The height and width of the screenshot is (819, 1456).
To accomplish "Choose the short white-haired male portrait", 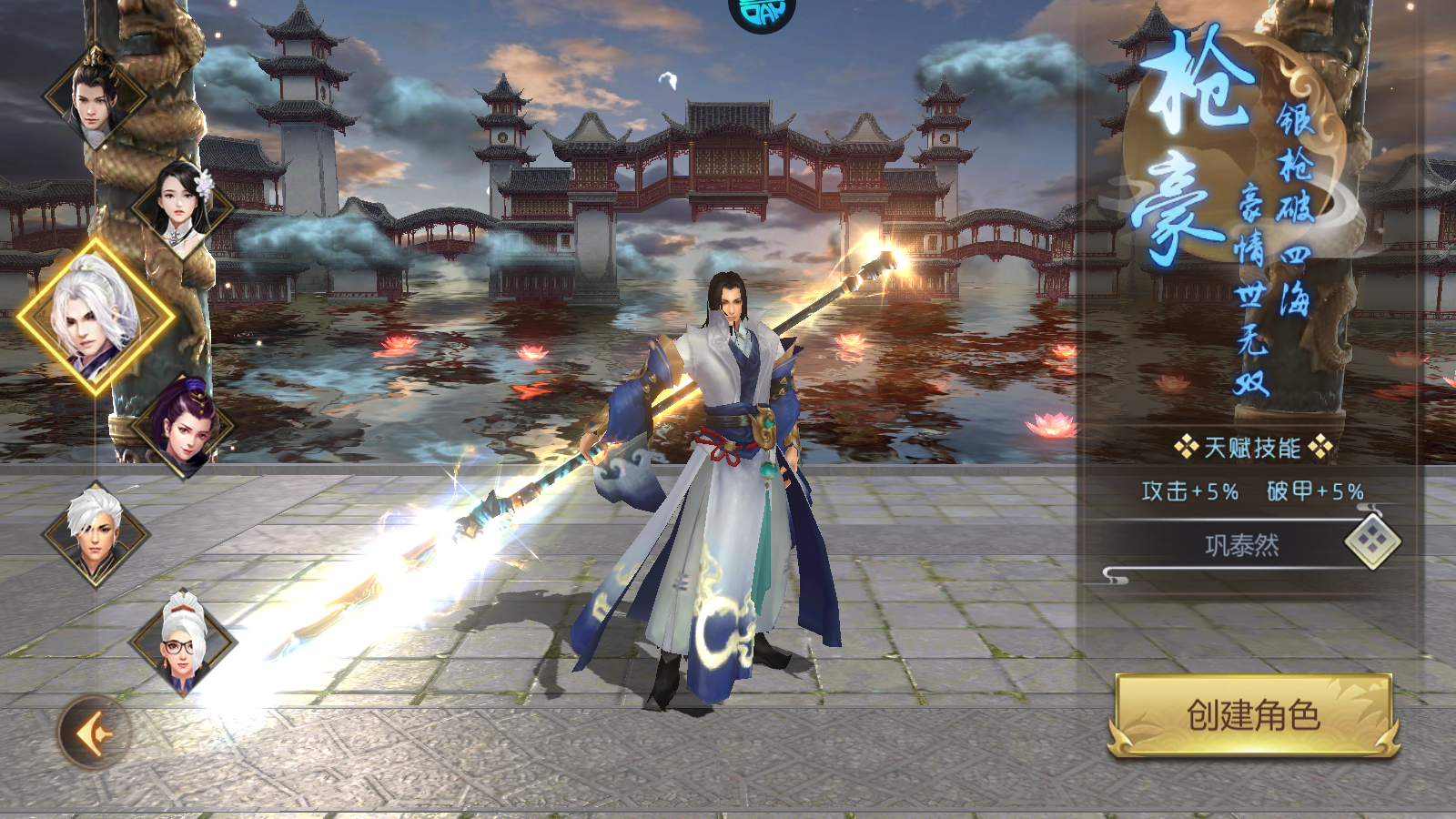I will click(95, 535).
